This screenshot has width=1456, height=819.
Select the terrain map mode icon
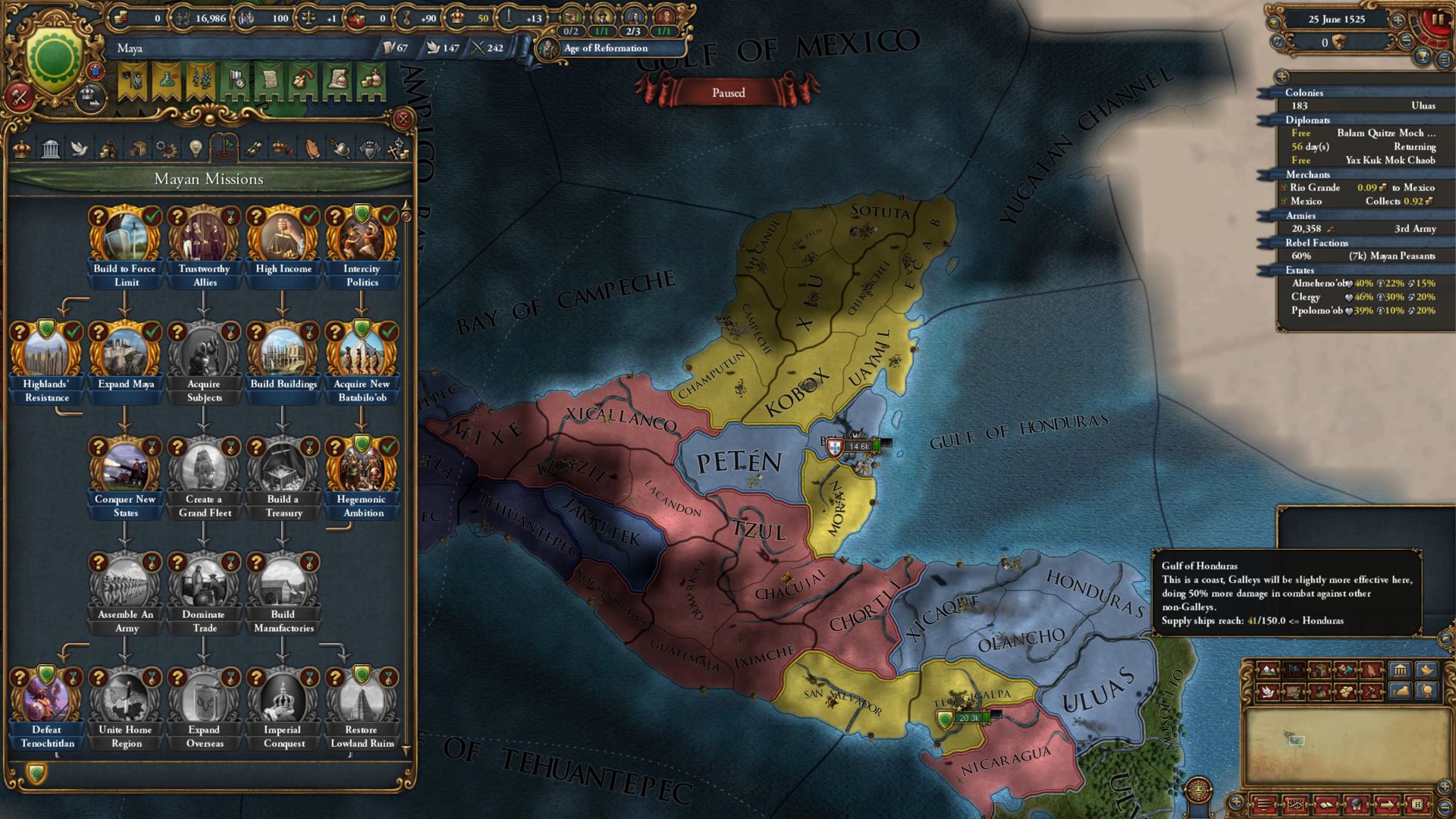coord(1268,670)
